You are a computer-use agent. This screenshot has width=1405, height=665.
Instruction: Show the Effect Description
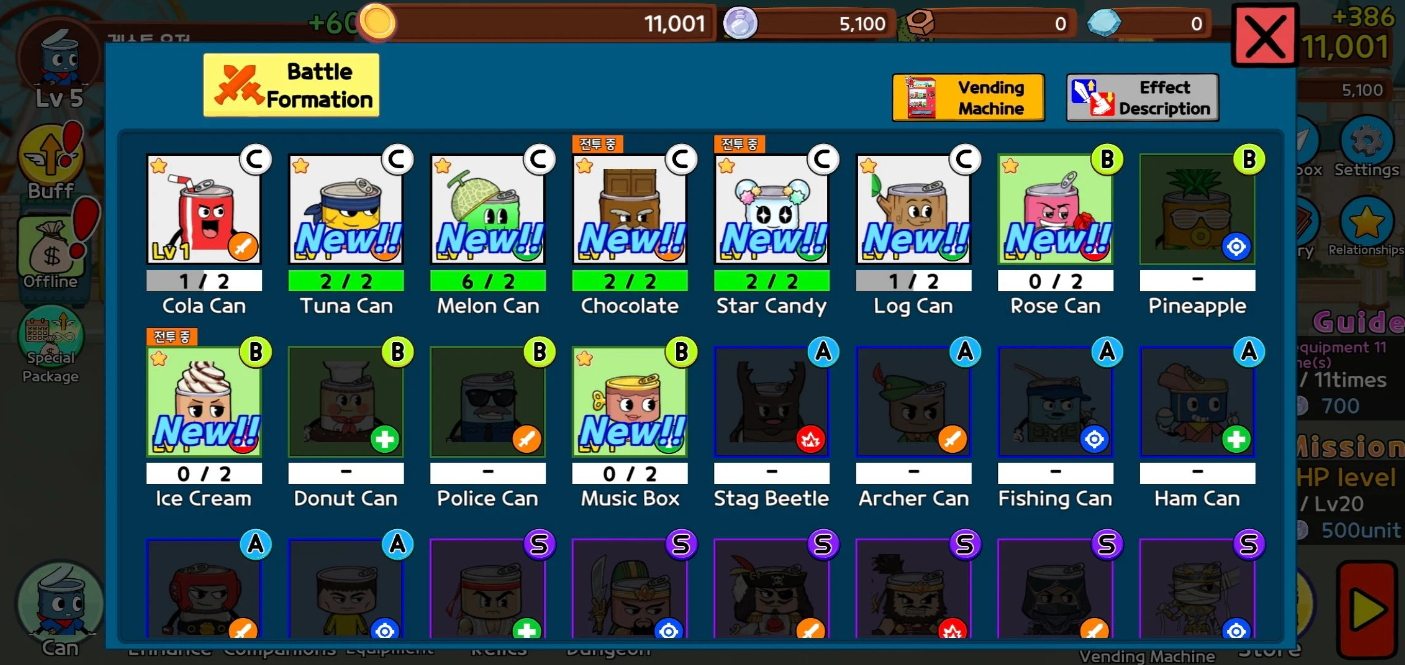point(1142,98)
